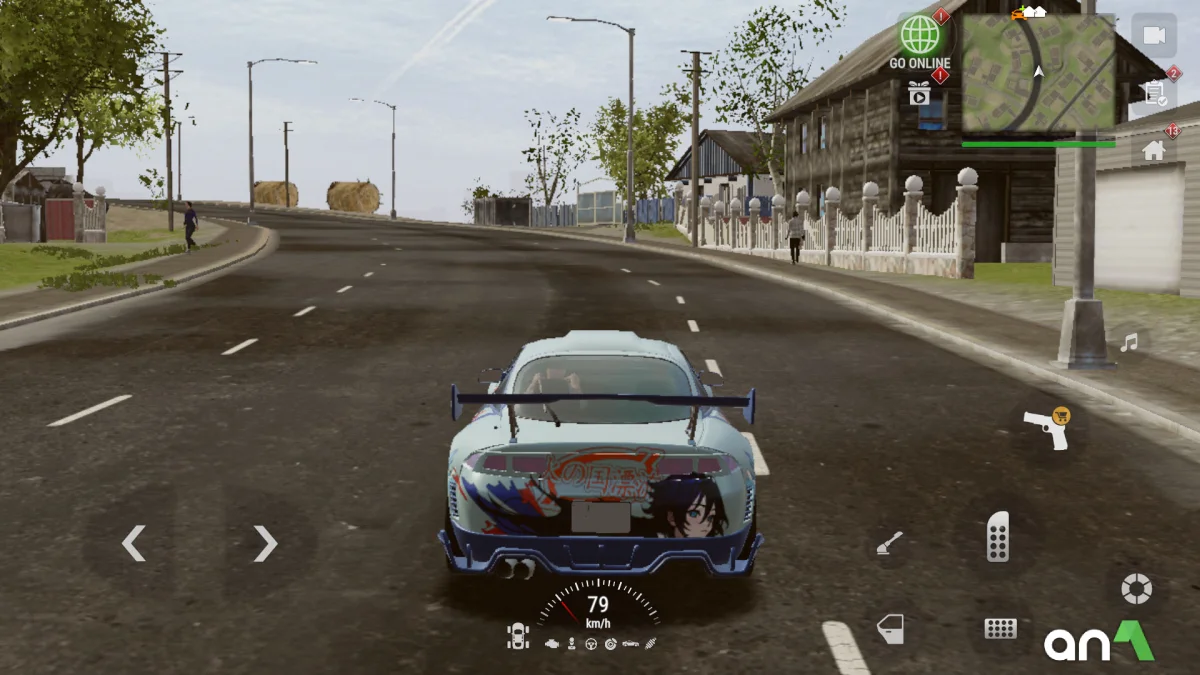Tap the circular wheel icon button

[1136, 588]
